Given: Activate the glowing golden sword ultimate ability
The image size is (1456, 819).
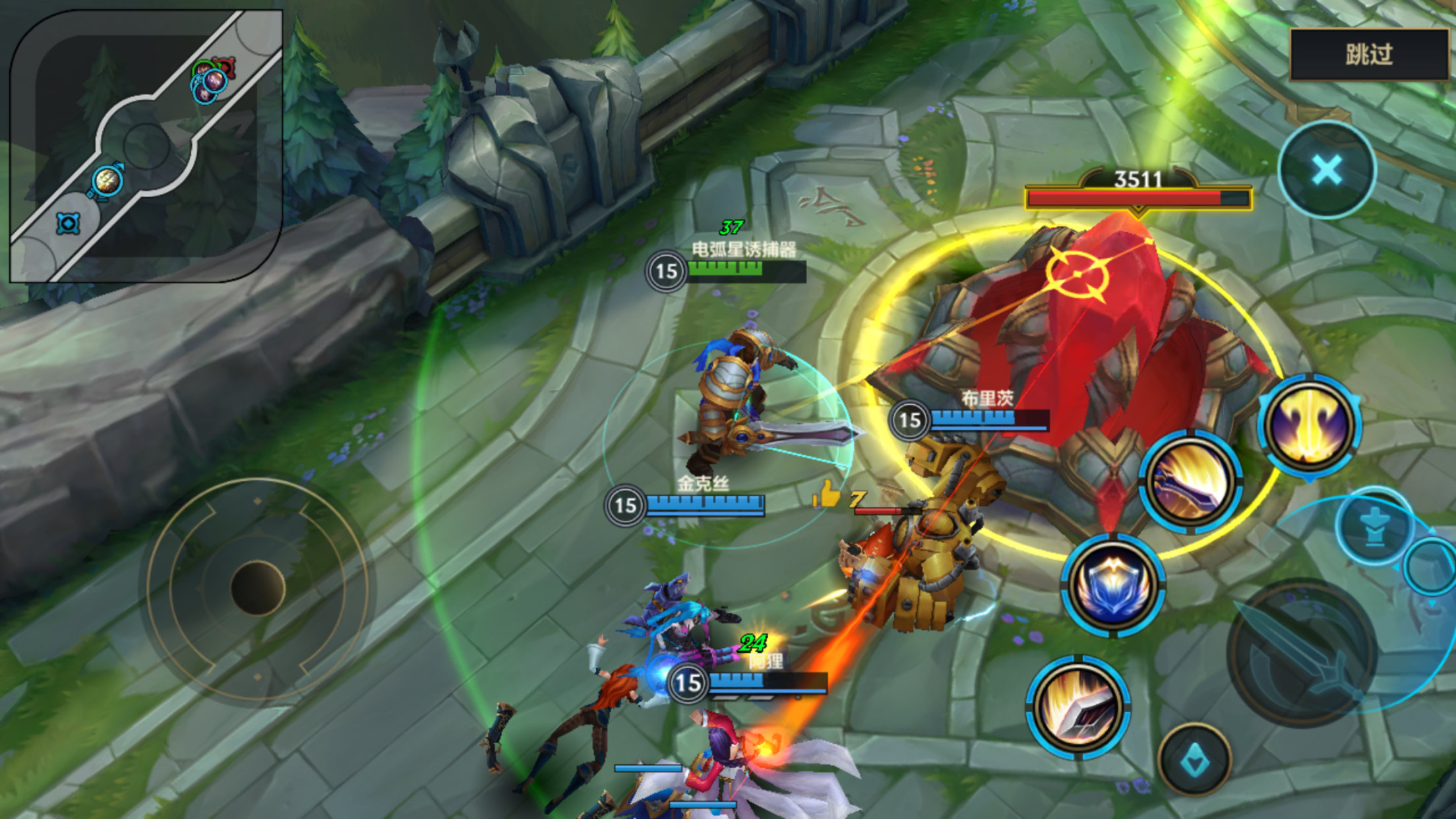Looking at the screenshot, I should tap(1310, 425).
